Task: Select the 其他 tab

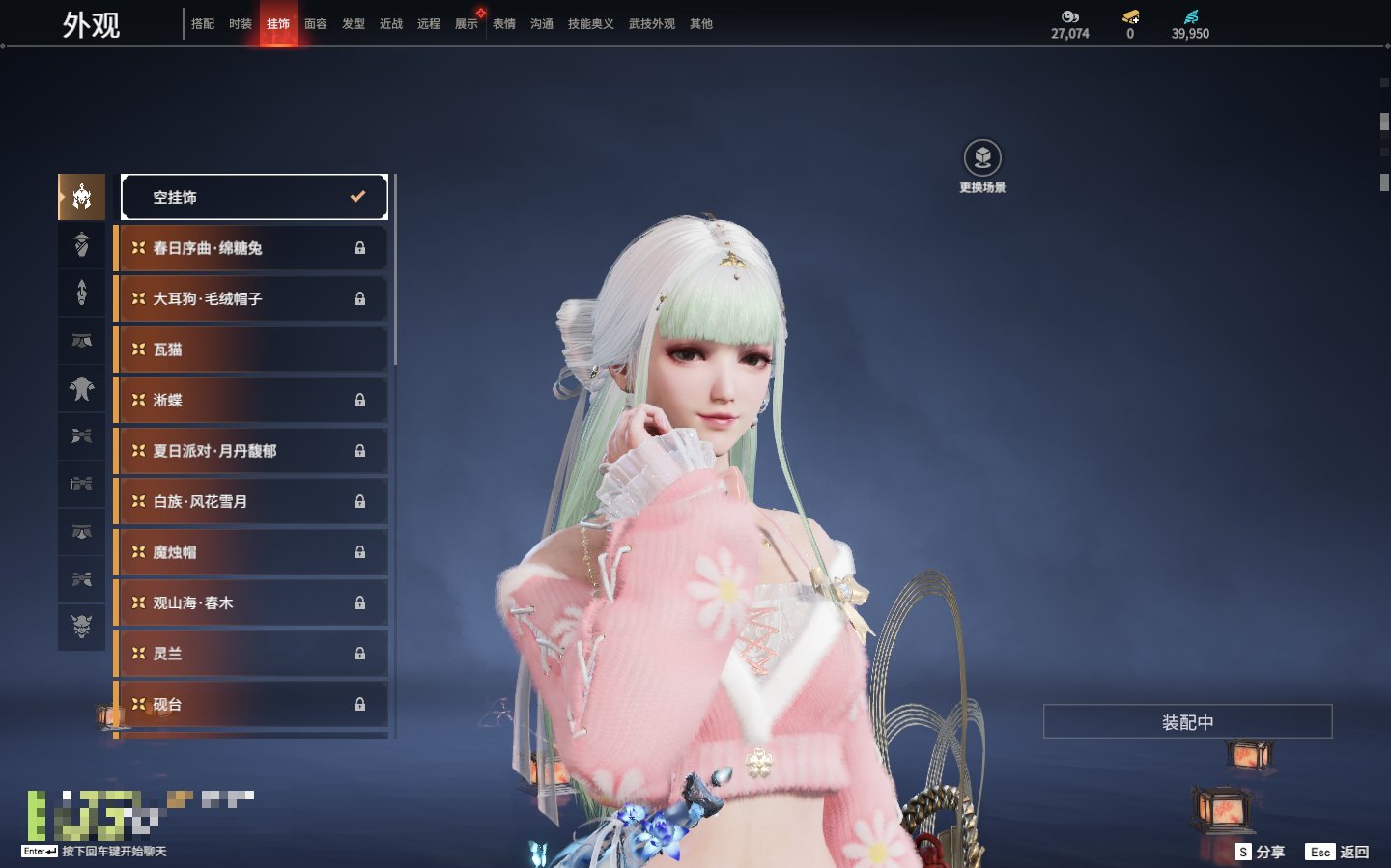Action: pyautogui.click(x=701, y=24)
